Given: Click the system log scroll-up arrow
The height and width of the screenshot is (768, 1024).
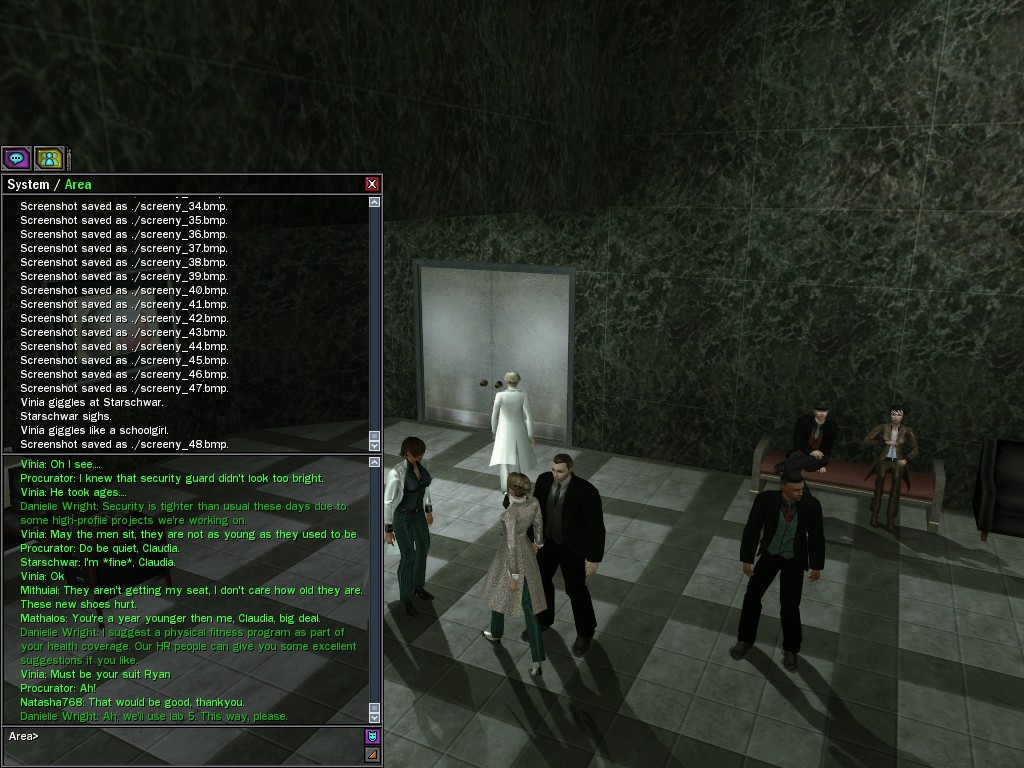Looking at the screenshot, I should (375, 202).
